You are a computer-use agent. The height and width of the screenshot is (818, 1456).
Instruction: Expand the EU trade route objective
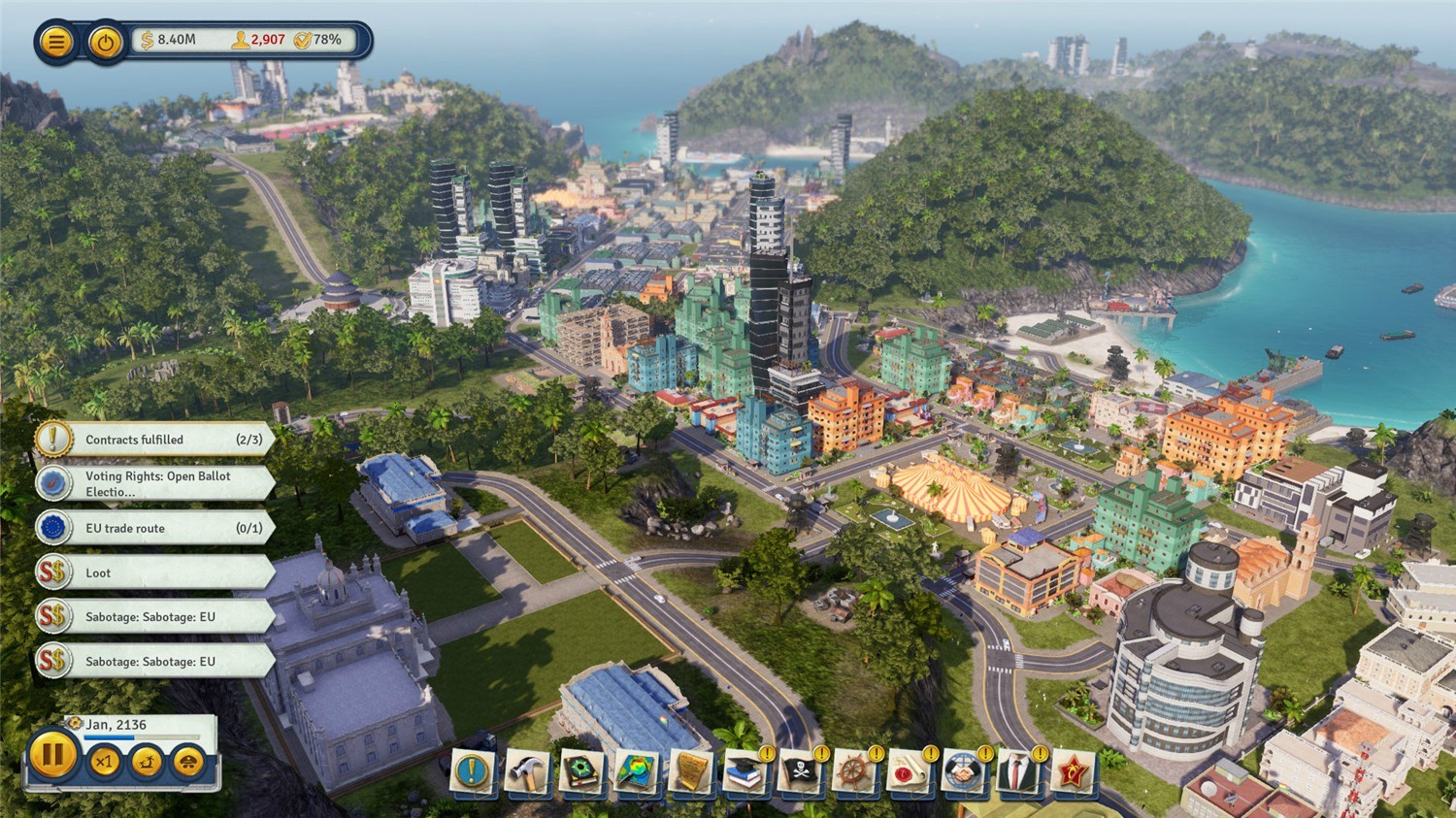pyautogui.click(x=155, y=528)
